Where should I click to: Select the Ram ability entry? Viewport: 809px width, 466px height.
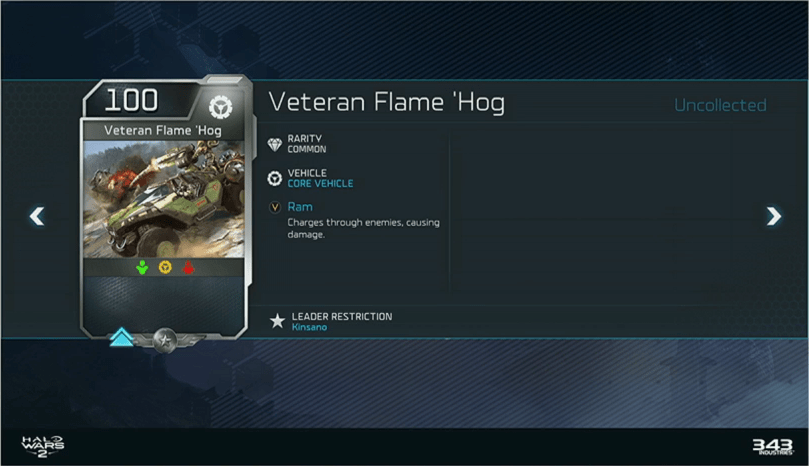click(300, 207)
